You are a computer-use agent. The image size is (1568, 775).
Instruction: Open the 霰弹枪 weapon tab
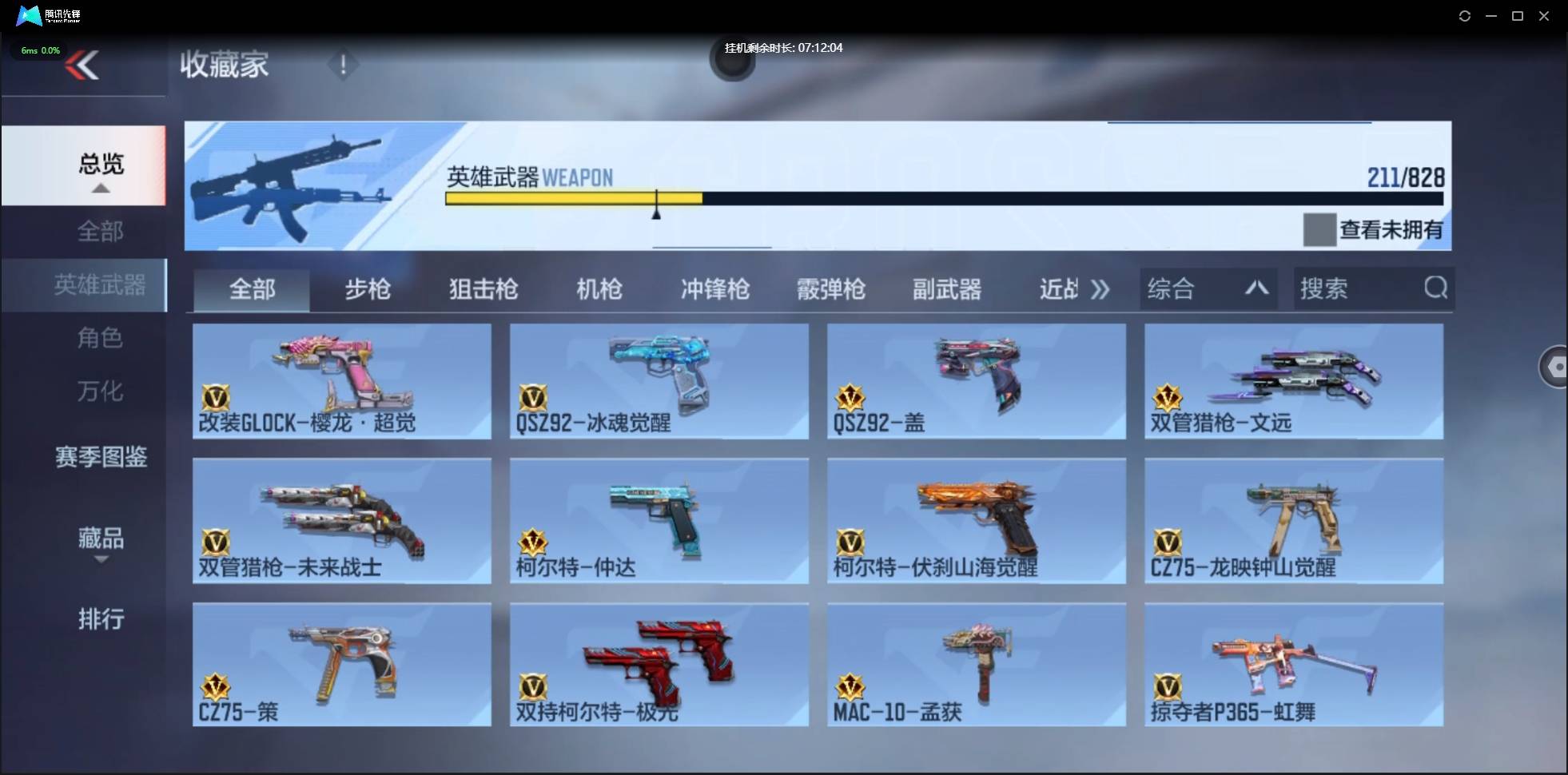(x=831, y=289)
